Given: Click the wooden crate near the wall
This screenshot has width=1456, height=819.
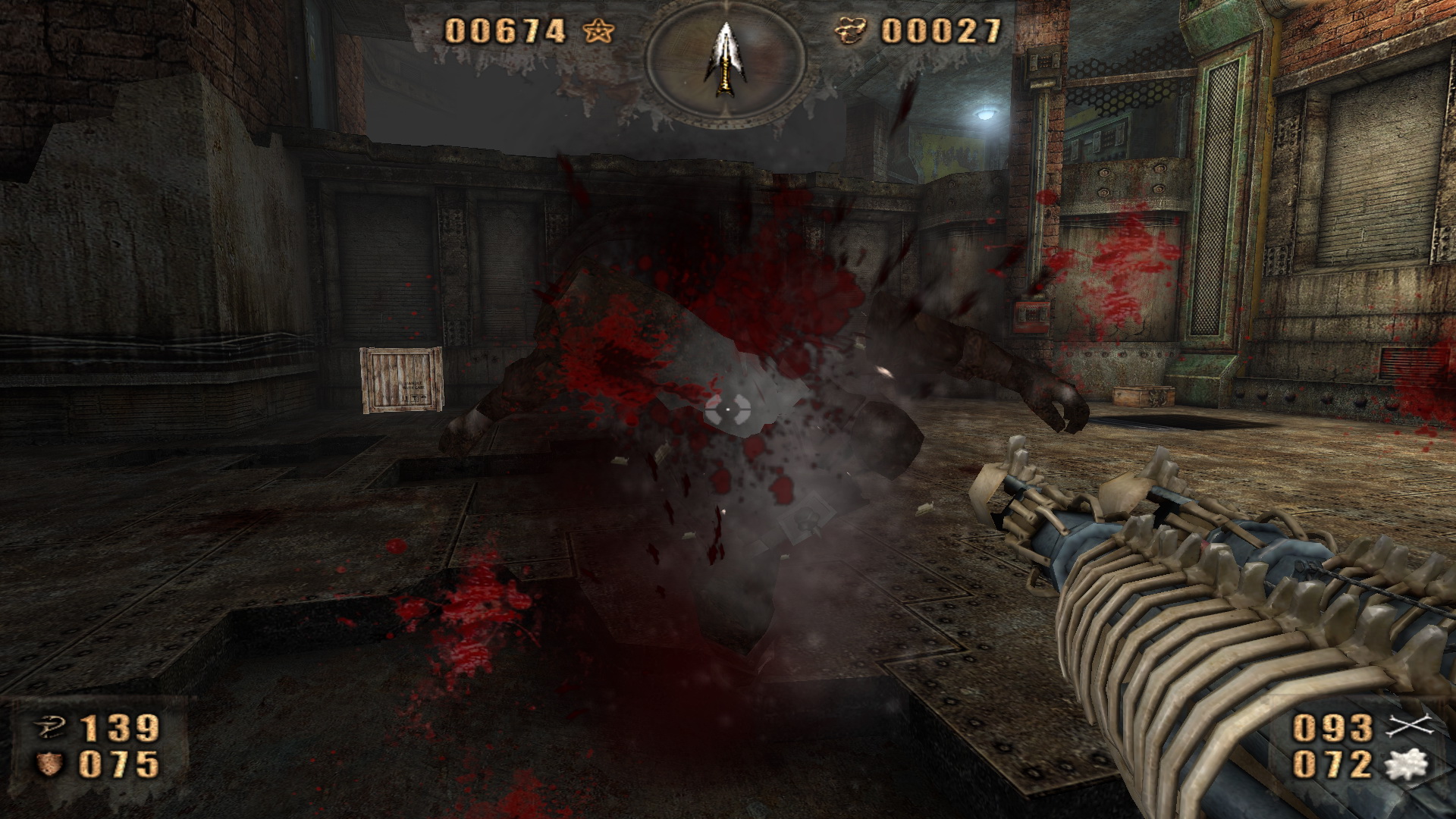Looking at the screenshot, I should point(400,381).
